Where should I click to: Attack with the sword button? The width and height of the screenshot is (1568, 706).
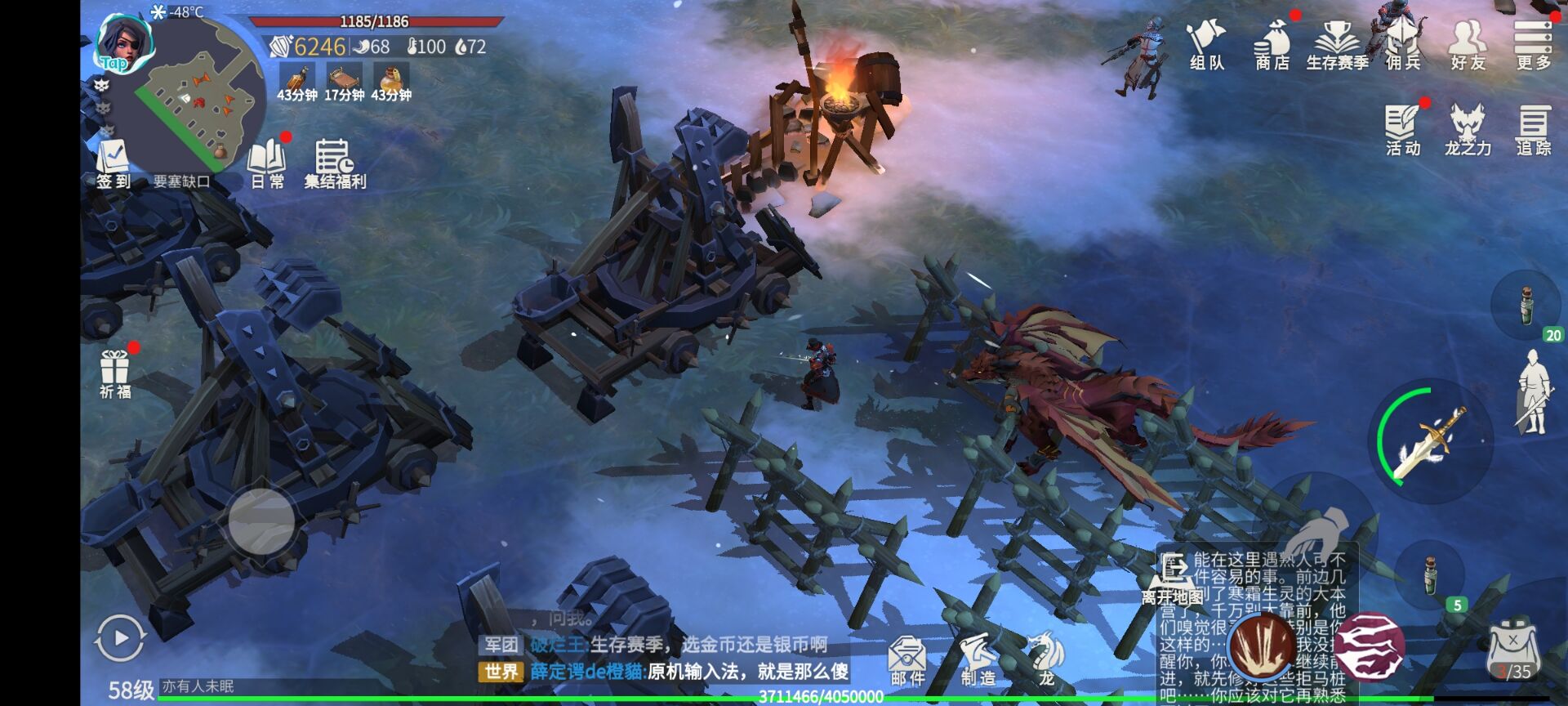[1431, 441]
